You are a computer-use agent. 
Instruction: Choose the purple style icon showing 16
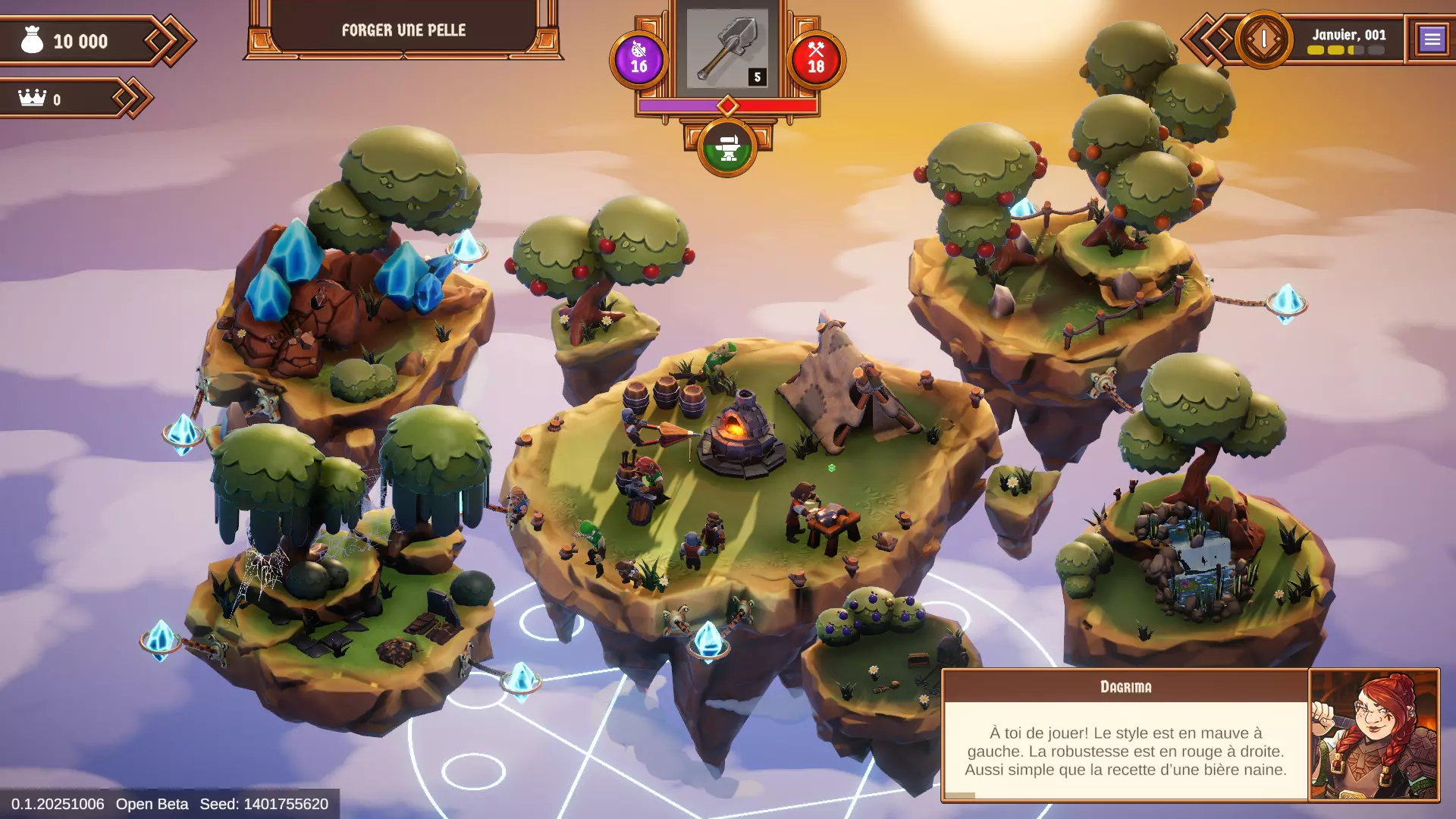[639, 59]
